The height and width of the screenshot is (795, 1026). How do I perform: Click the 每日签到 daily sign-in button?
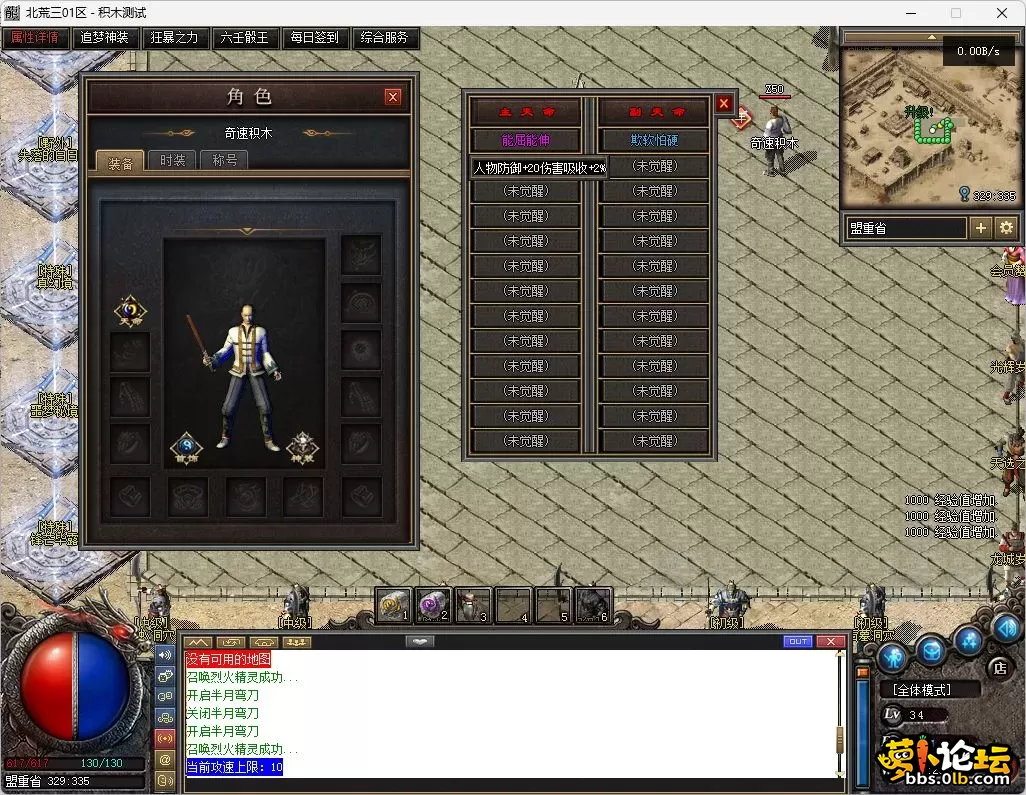pyautogui.click(x=315, y=38)
